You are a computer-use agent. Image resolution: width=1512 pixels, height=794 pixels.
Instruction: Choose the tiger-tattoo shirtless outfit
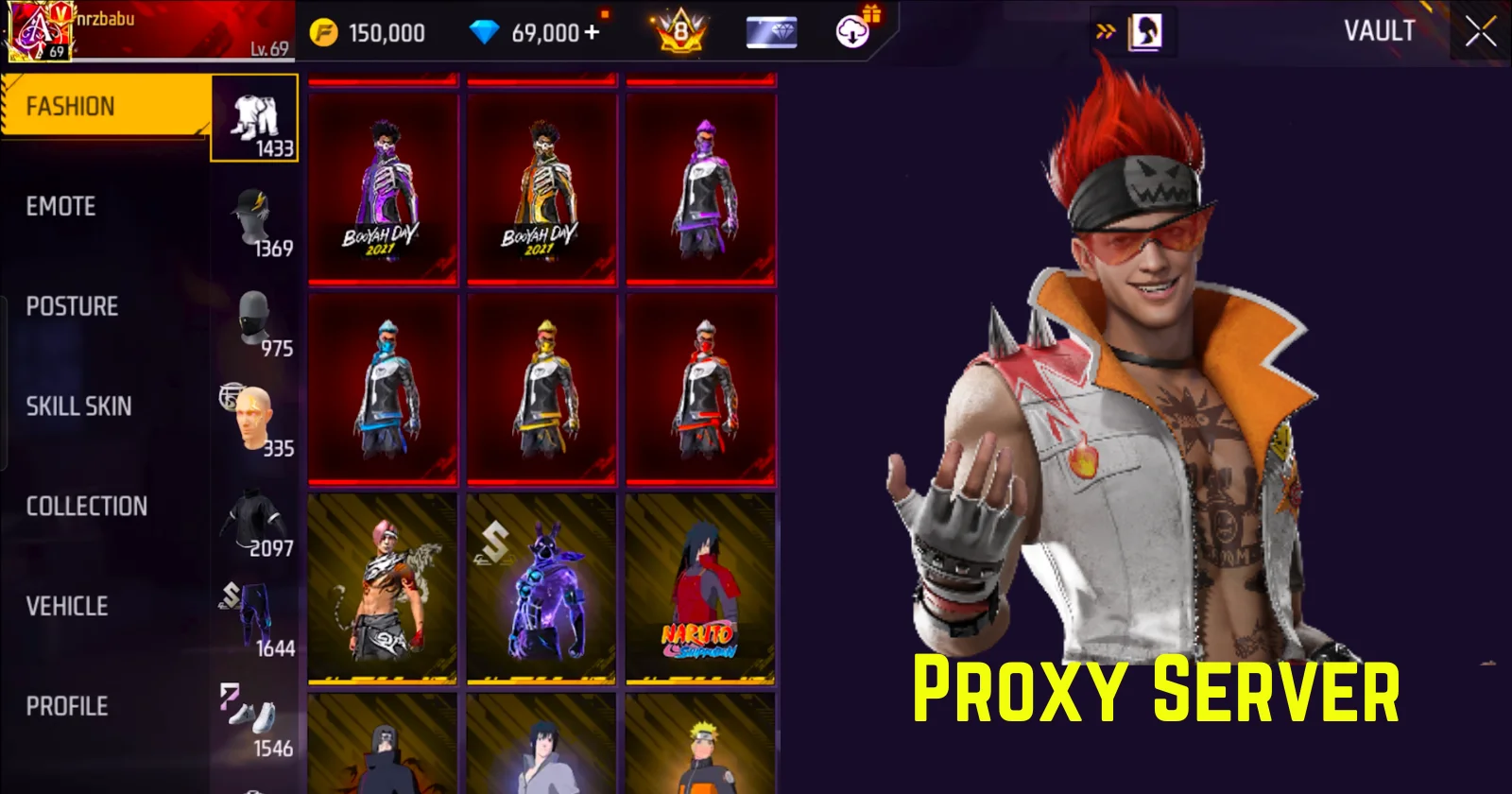(x=383, y=588)
